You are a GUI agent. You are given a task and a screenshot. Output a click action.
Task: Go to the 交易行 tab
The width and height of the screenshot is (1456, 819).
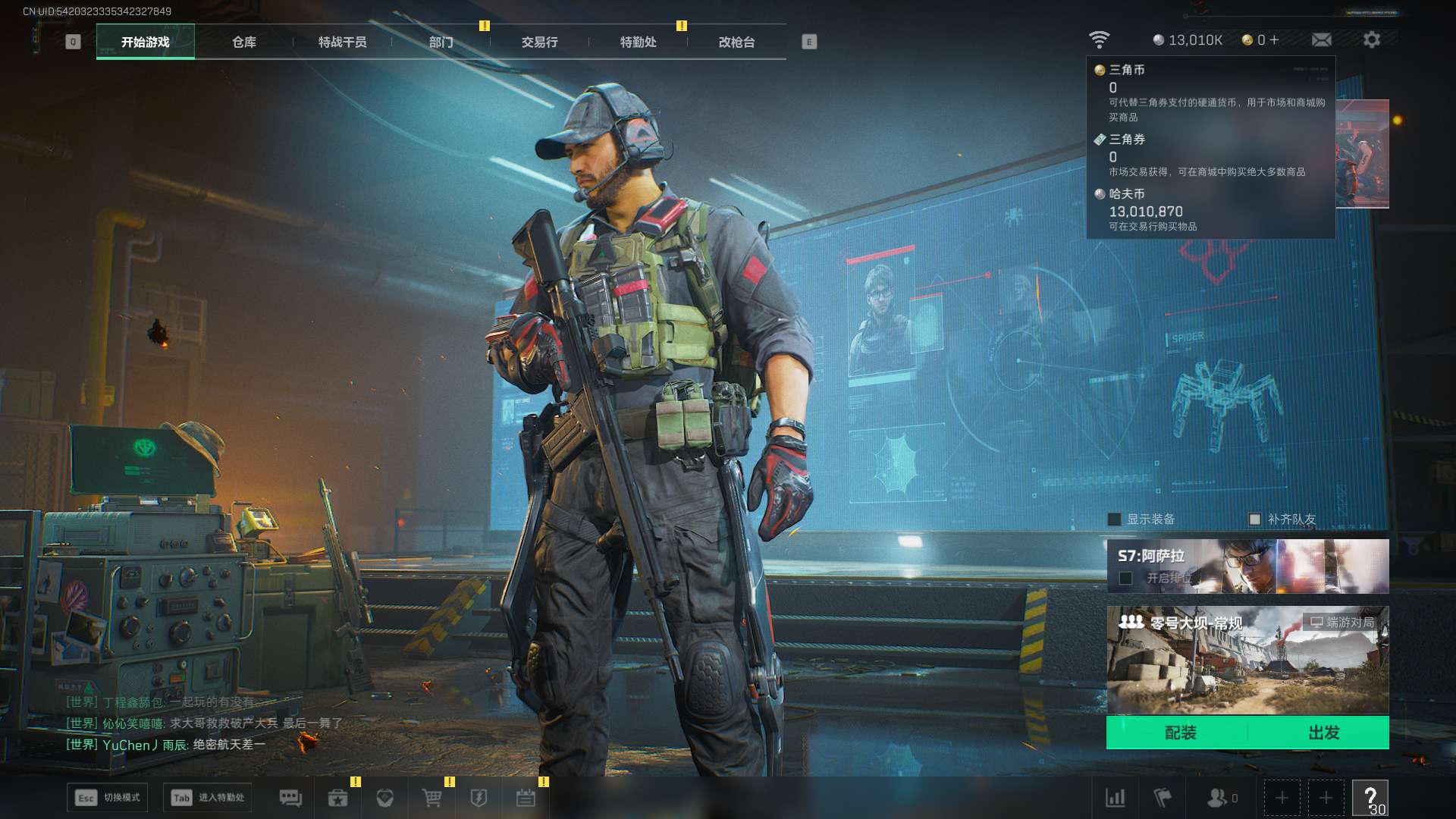tap(539, 42)
